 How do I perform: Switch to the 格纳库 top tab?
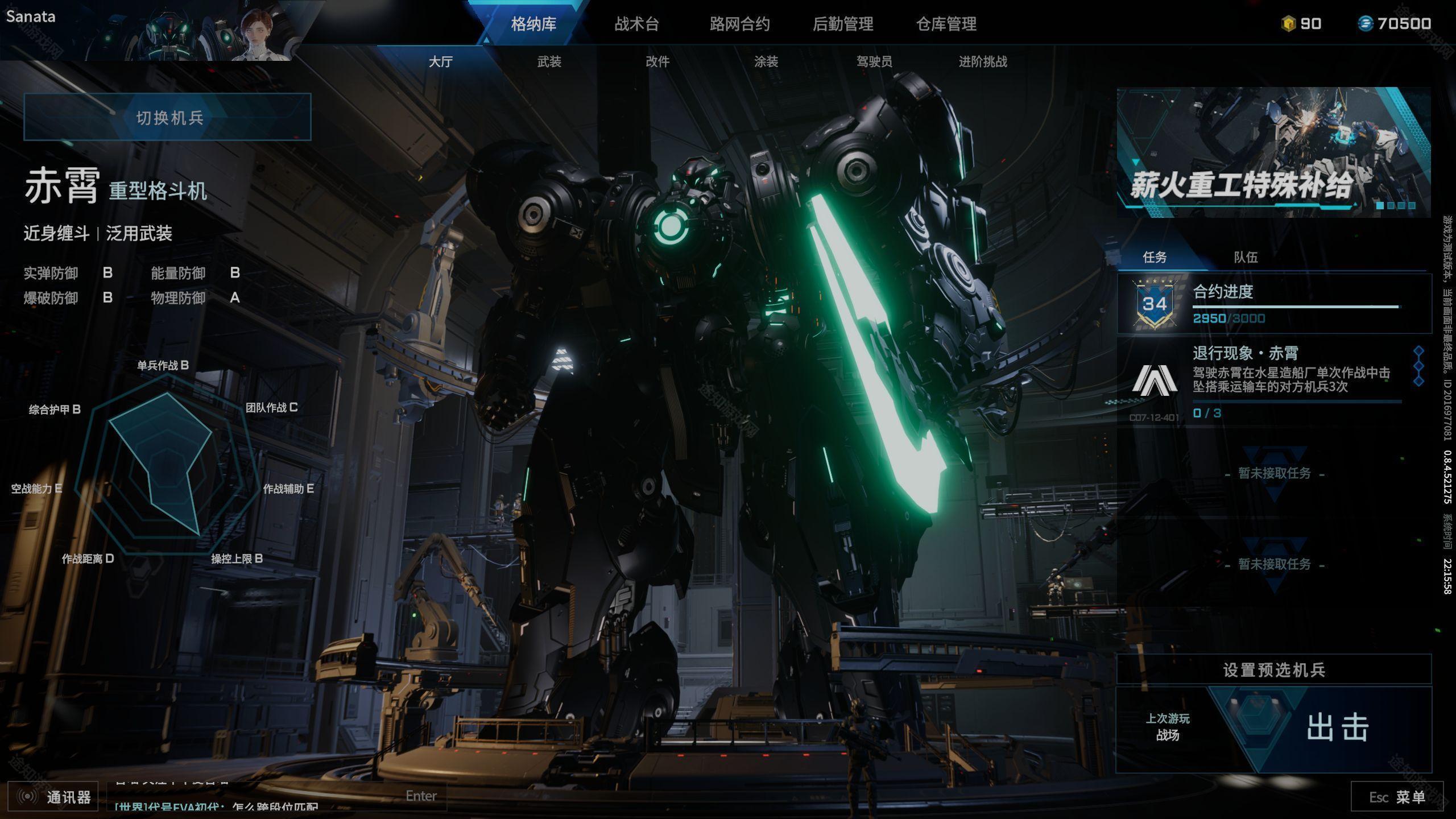[533, 24]
